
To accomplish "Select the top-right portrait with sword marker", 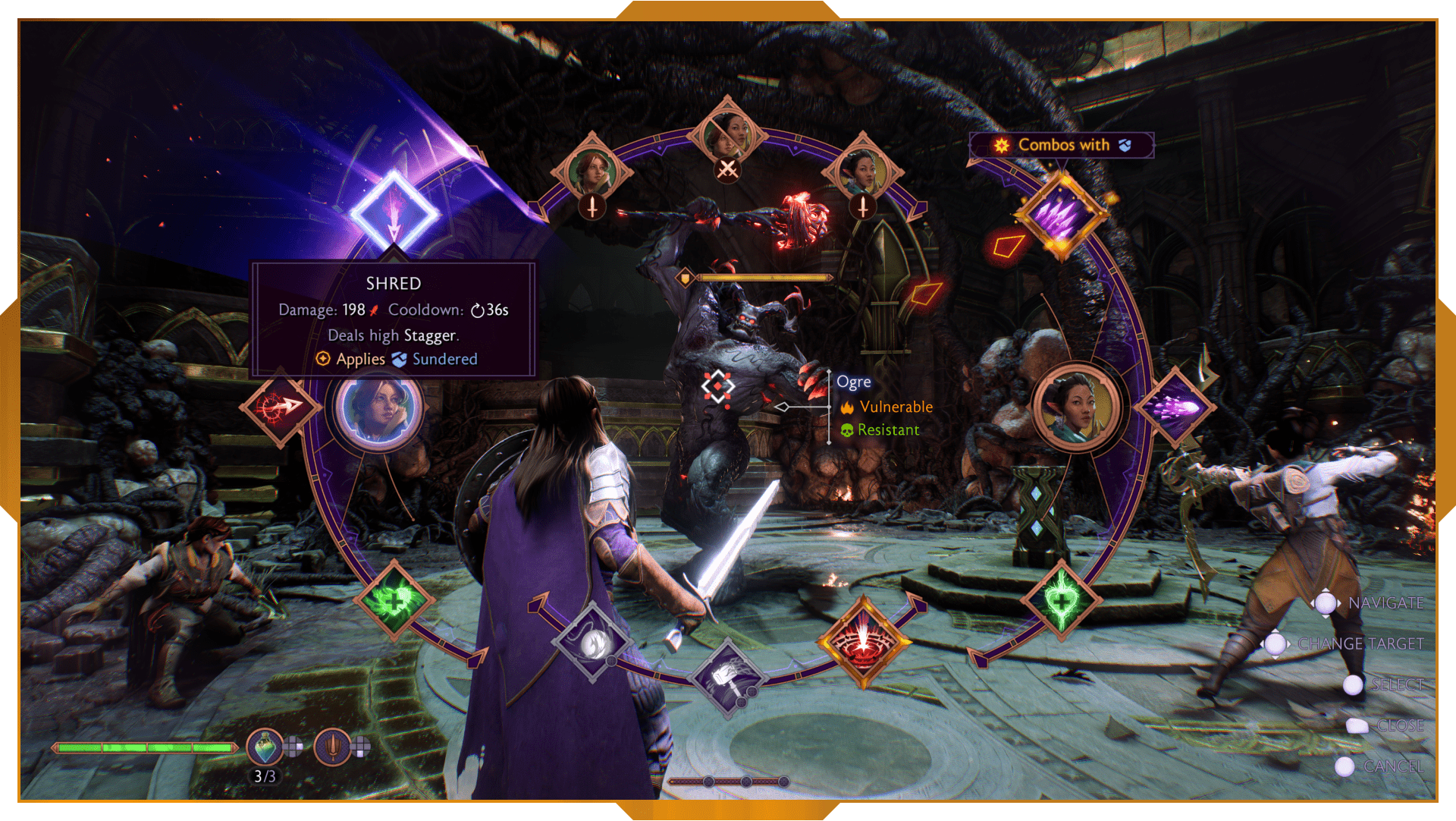I will 862,171.
